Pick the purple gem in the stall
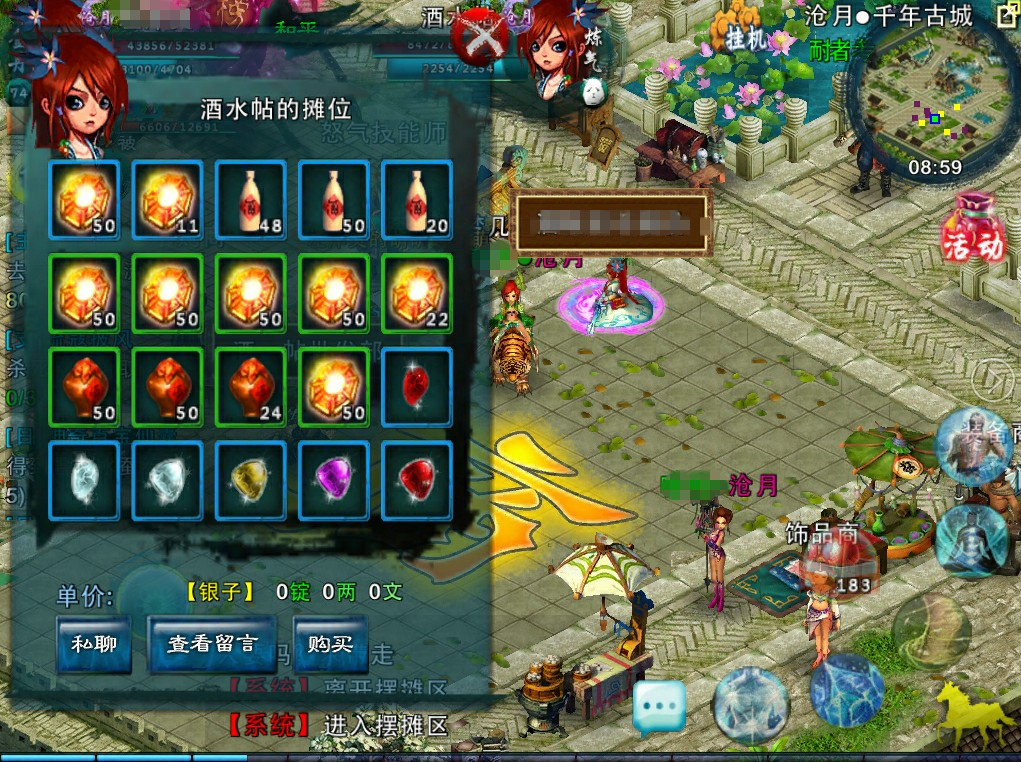 [333, 480]
